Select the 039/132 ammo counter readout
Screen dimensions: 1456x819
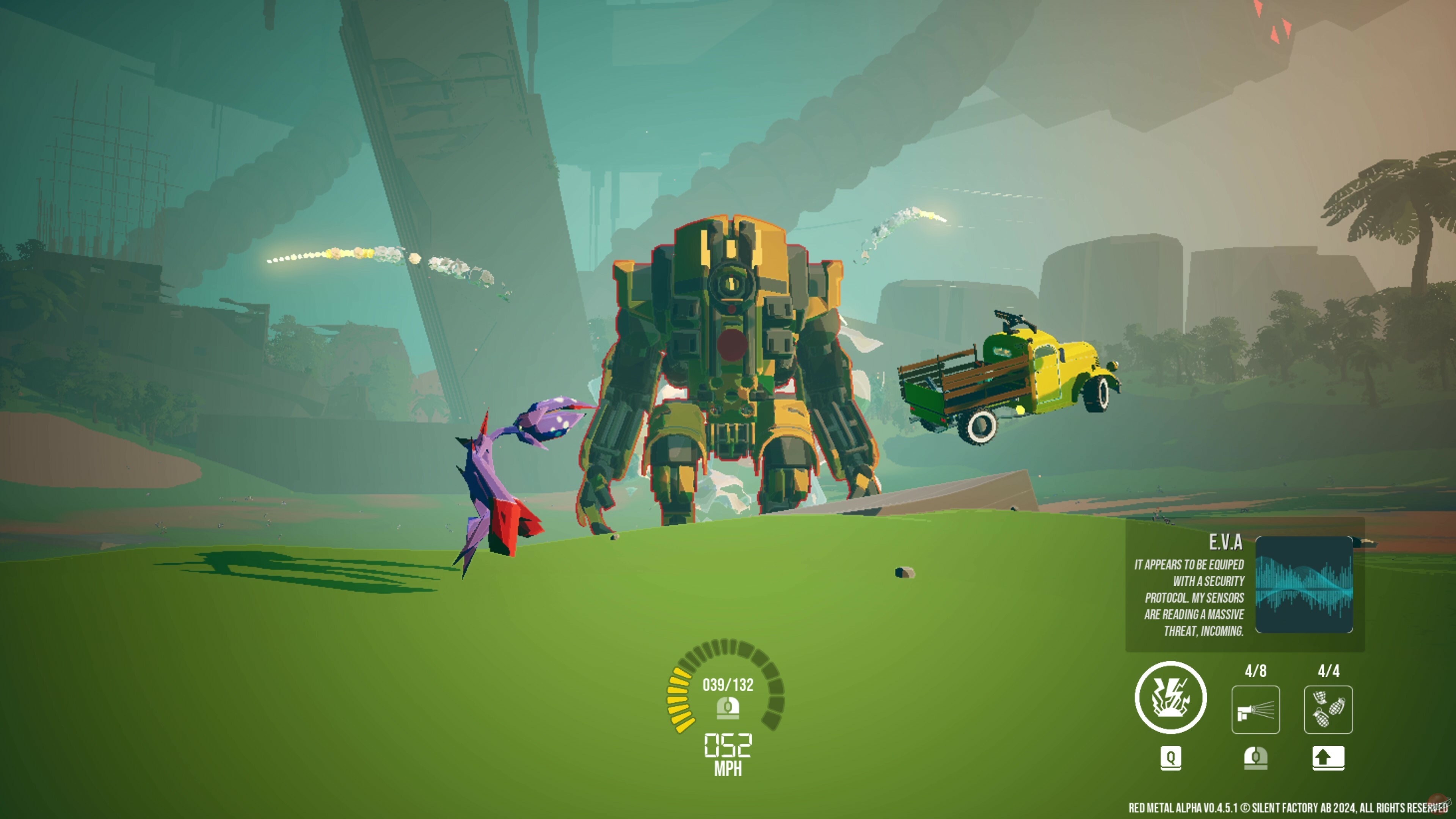(728, 684)
